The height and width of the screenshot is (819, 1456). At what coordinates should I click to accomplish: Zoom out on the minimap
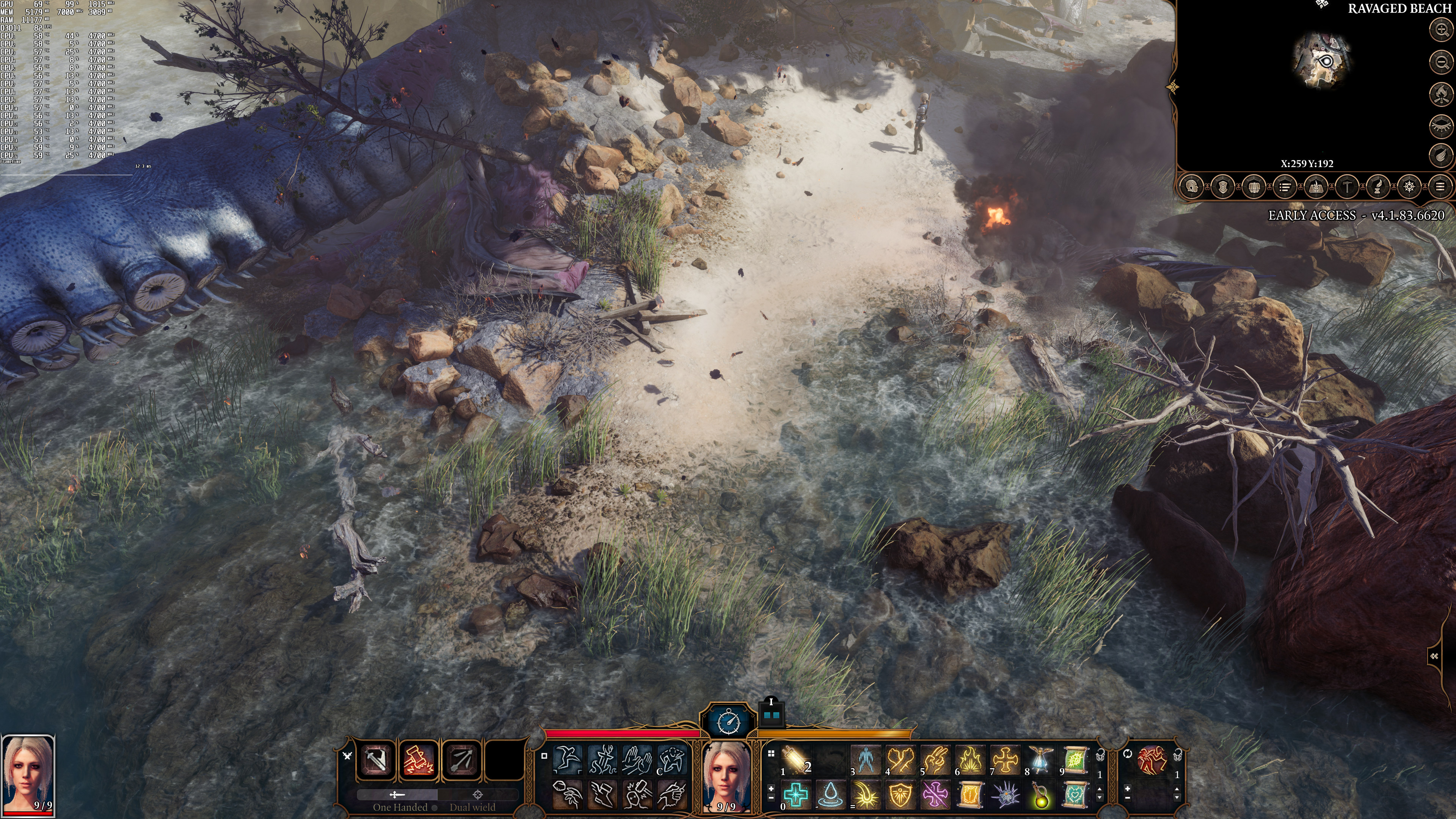(1441, 61)
